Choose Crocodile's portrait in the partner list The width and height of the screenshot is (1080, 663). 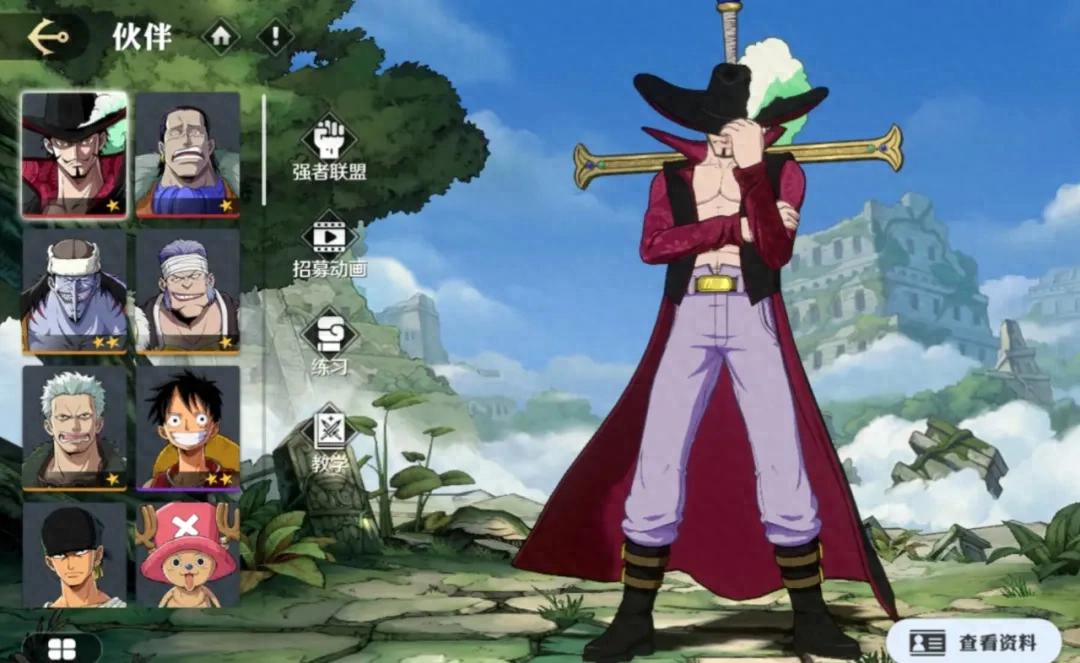pyautogui.click(x=187, y=154)
